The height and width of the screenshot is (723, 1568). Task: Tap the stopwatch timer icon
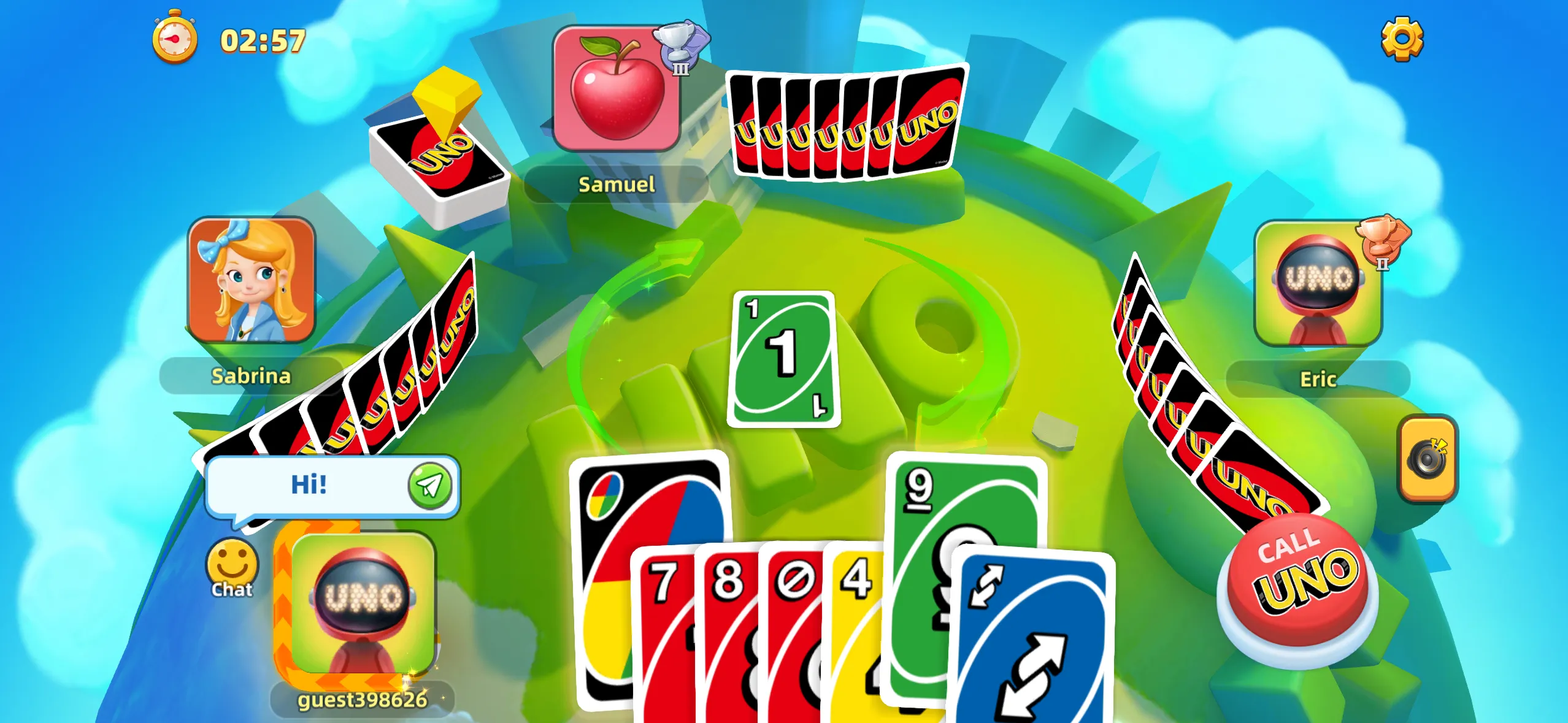(174, 39)
